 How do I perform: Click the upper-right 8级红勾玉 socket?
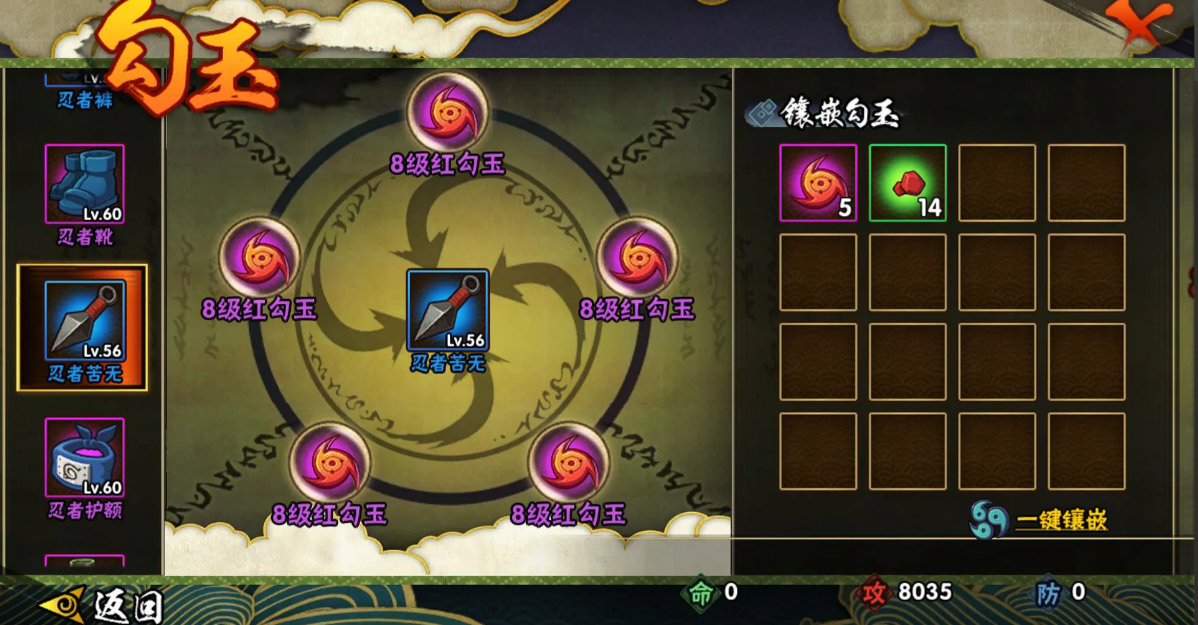point(637,255)
